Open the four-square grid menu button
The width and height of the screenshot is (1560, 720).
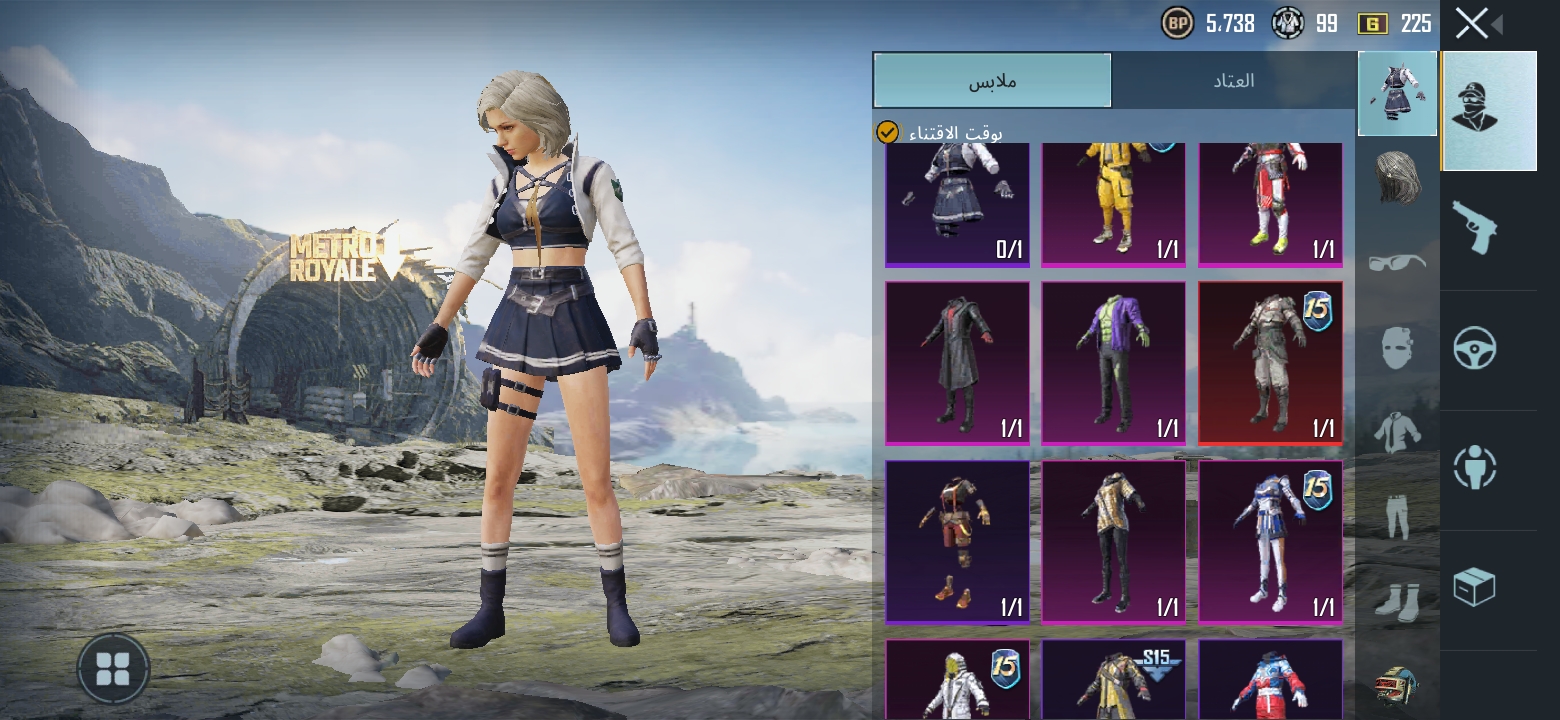(x=113, y=669)
